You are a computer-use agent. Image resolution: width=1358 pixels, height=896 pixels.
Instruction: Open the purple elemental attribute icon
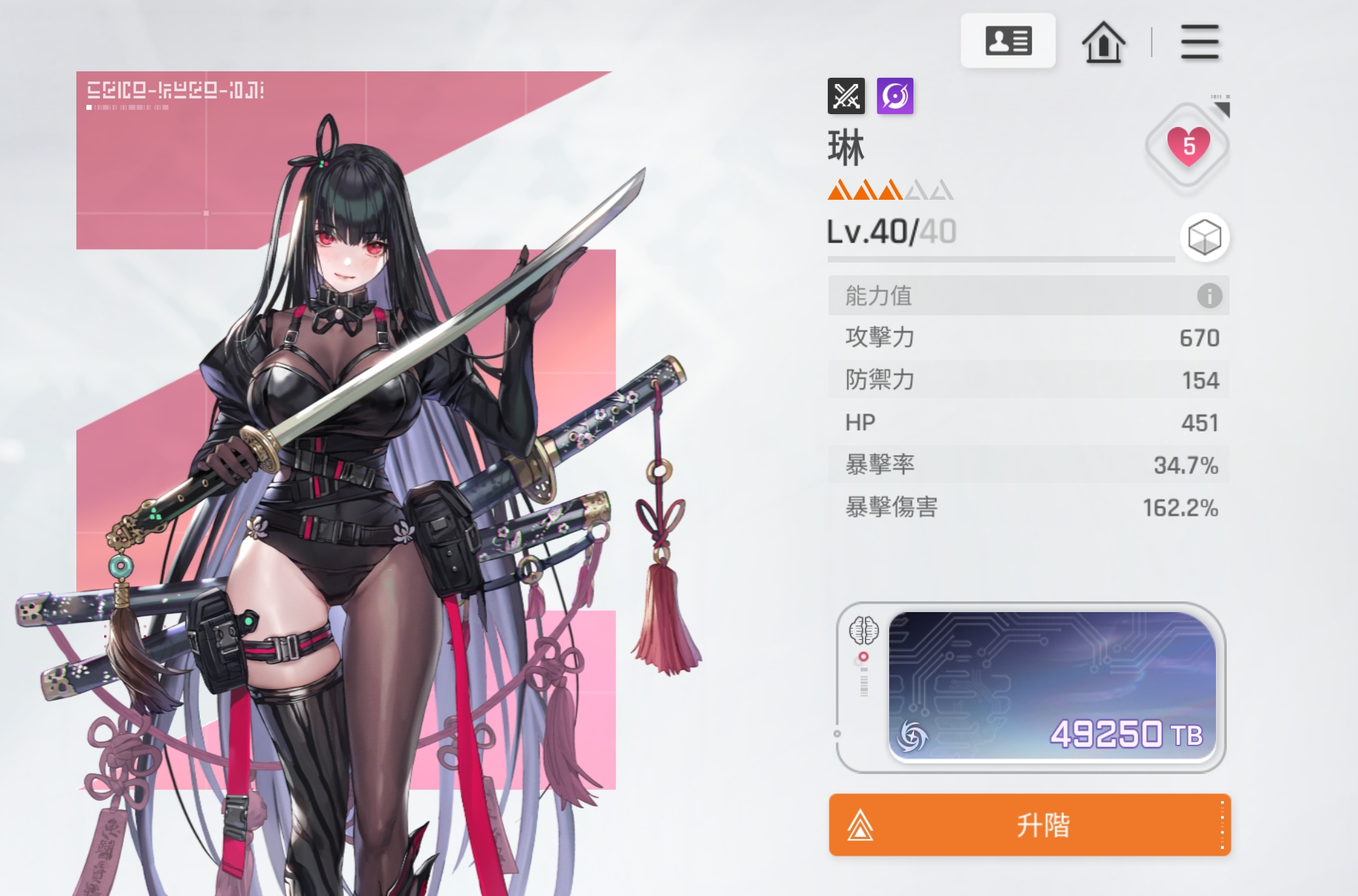(896, 96)
